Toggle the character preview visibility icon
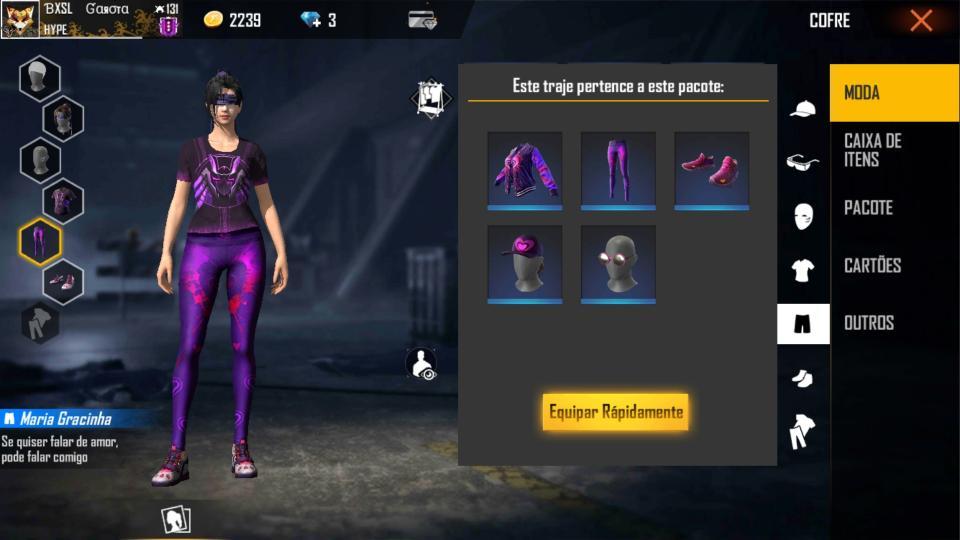 tap(423, 364)
